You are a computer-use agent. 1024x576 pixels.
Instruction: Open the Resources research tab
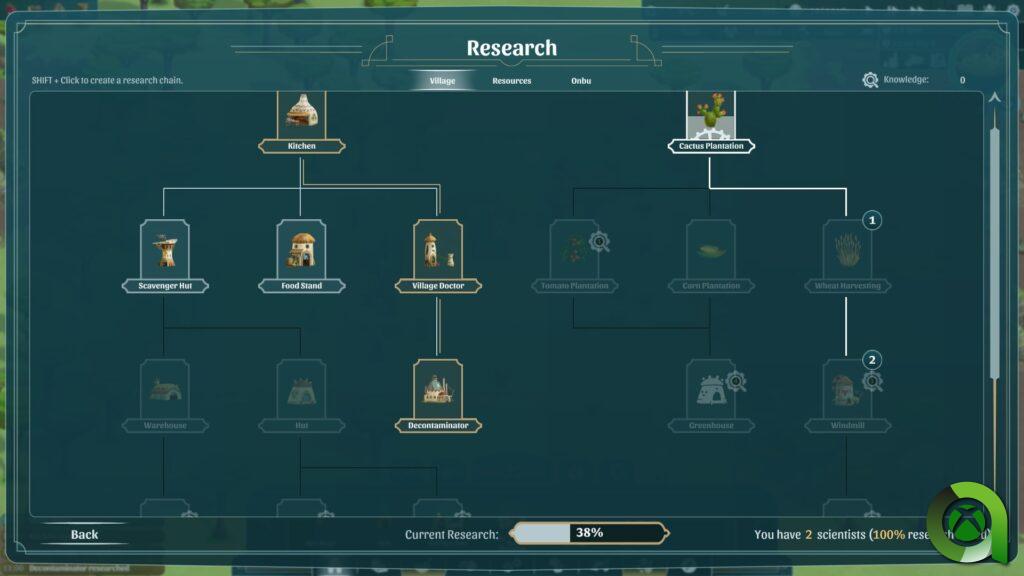[x=511, y=81]
